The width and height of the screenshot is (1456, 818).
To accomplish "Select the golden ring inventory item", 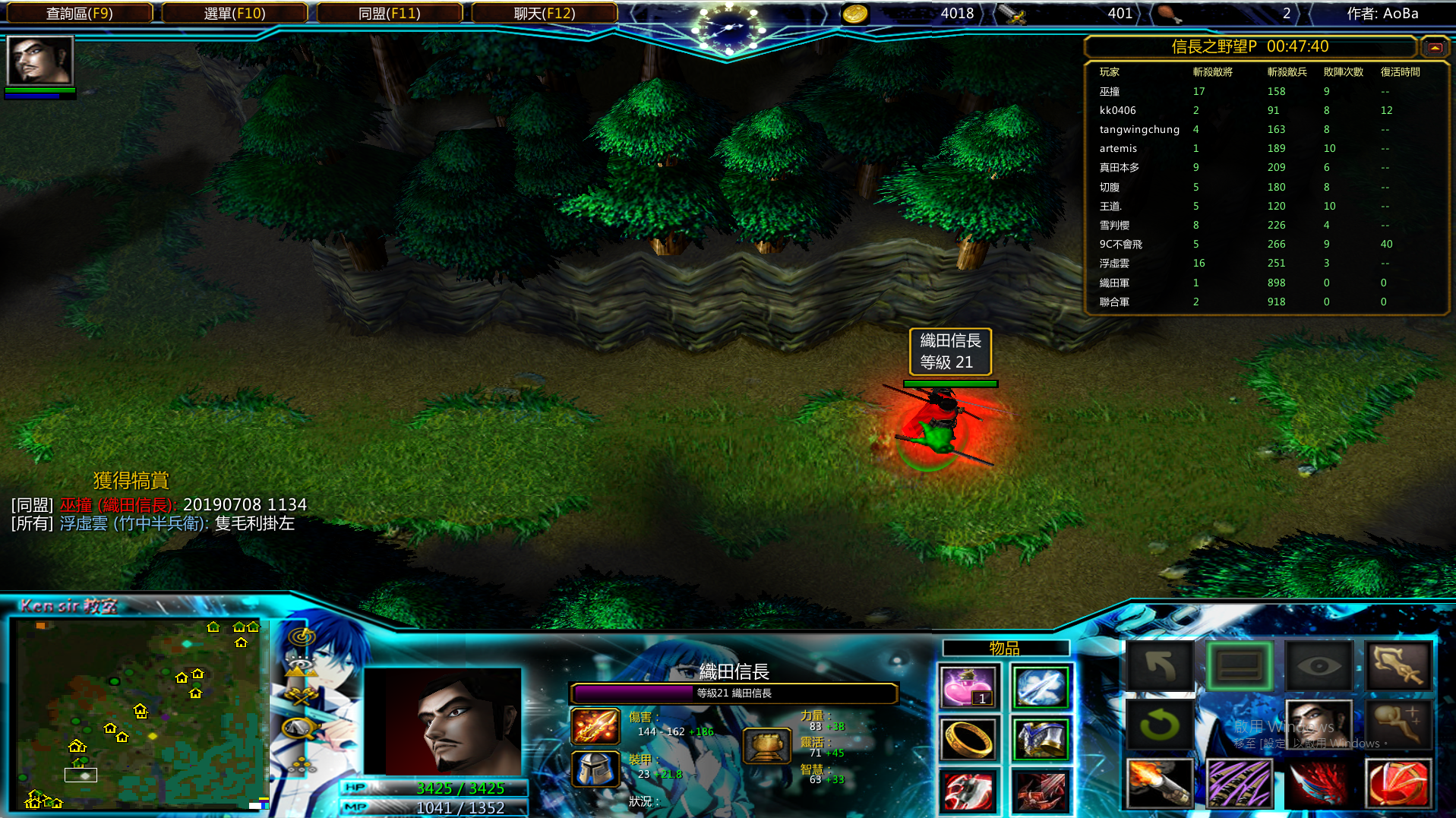I will pos(968,738).
